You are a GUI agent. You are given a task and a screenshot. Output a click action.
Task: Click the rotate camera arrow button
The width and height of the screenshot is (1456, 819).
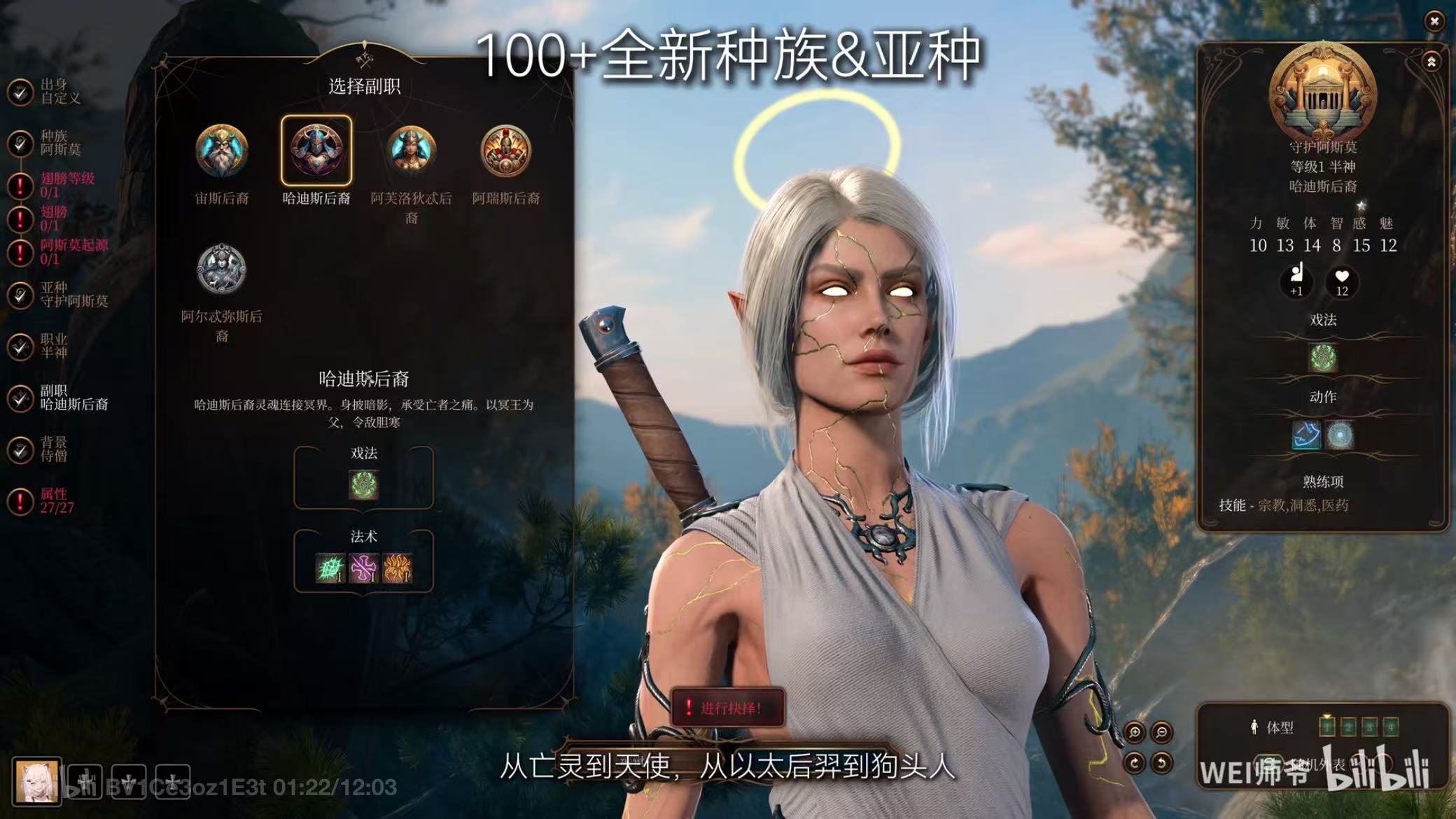coord(1134,762)
